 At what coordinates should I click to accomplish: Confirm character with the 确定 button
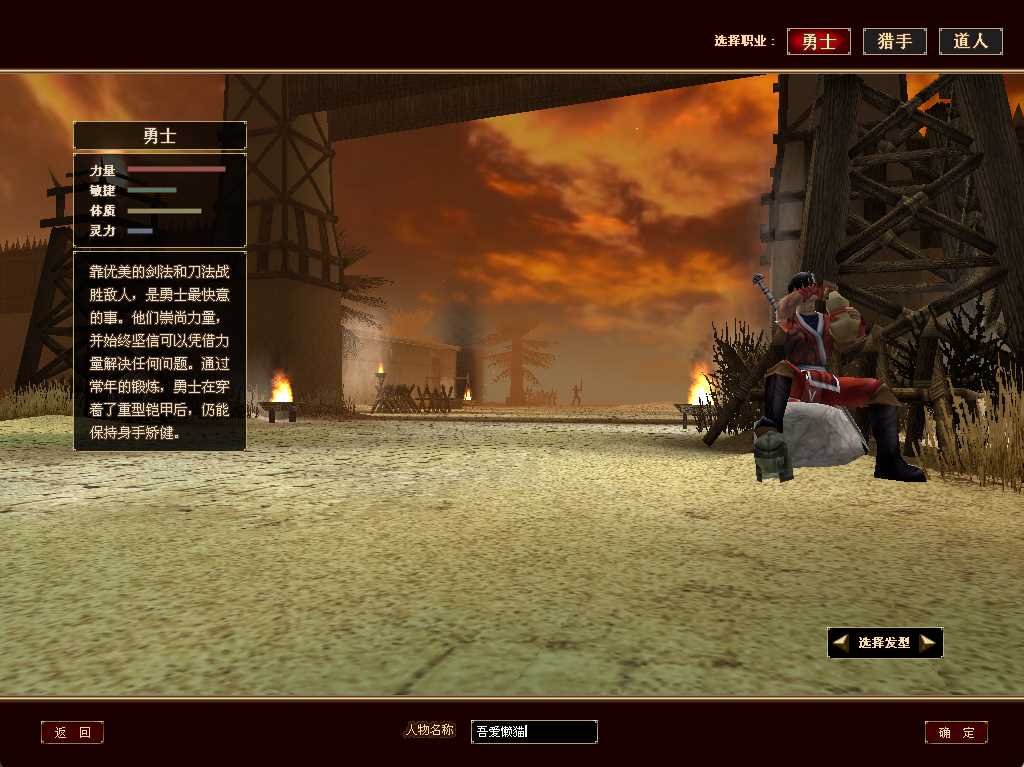pos(956,732)
